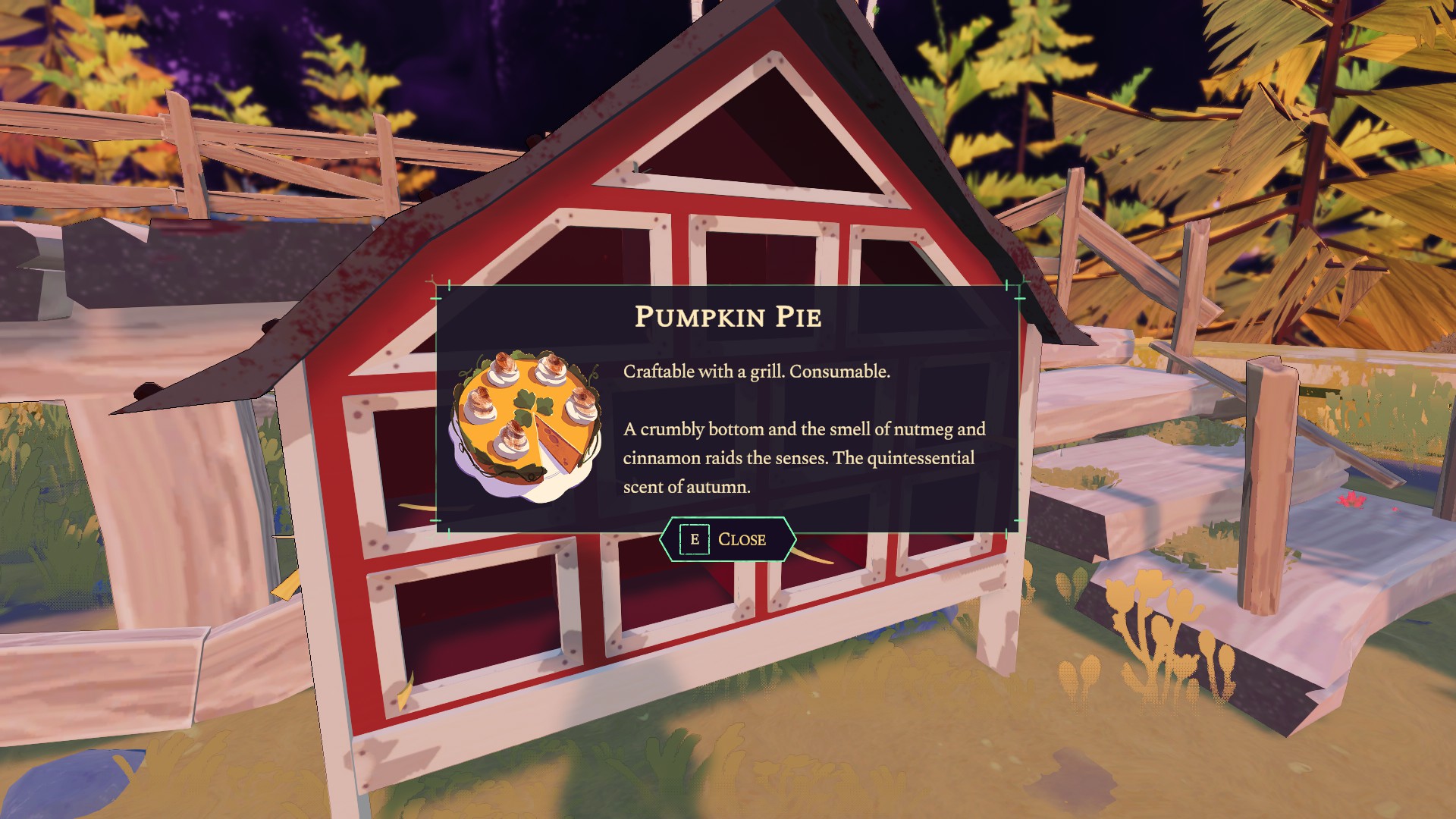Close the Pumpkin Pie description popup
This screenshot has width=1456, height=819.
727,539
